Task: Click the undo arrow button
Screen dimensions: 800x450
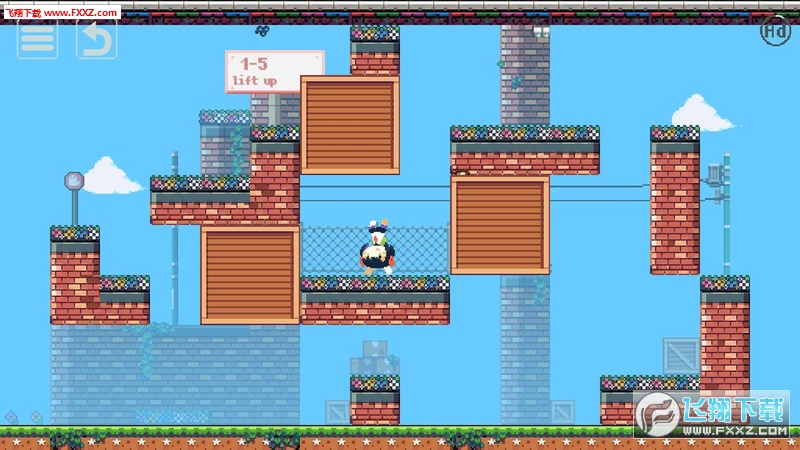Action: pyautogui.click(x=96, y=38)
